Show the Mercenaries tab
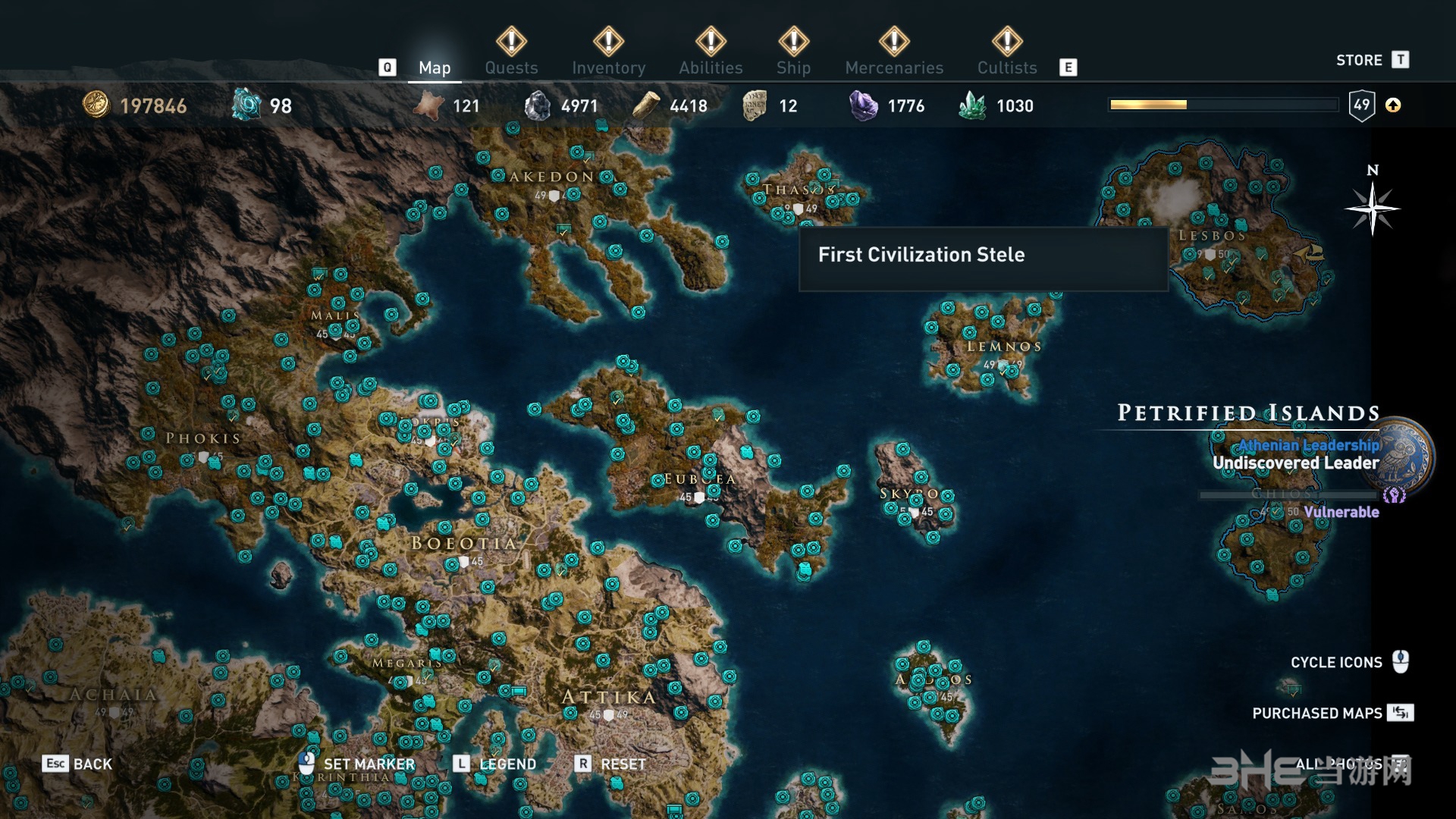The height and width of the screenshot is (819, 1456). (894, 67)
